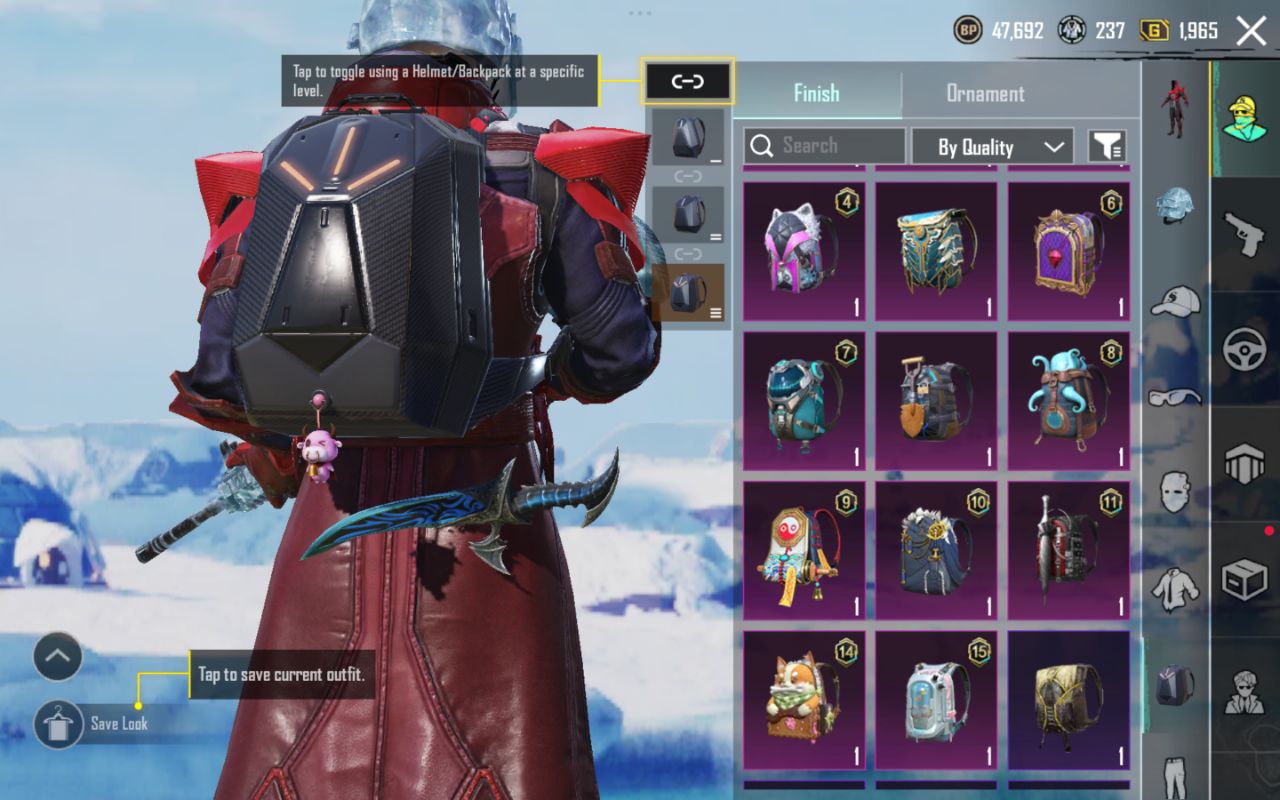1280x800 pixels.
Task: Open the pistol weapon skins category
Action: click(1245, 233)
